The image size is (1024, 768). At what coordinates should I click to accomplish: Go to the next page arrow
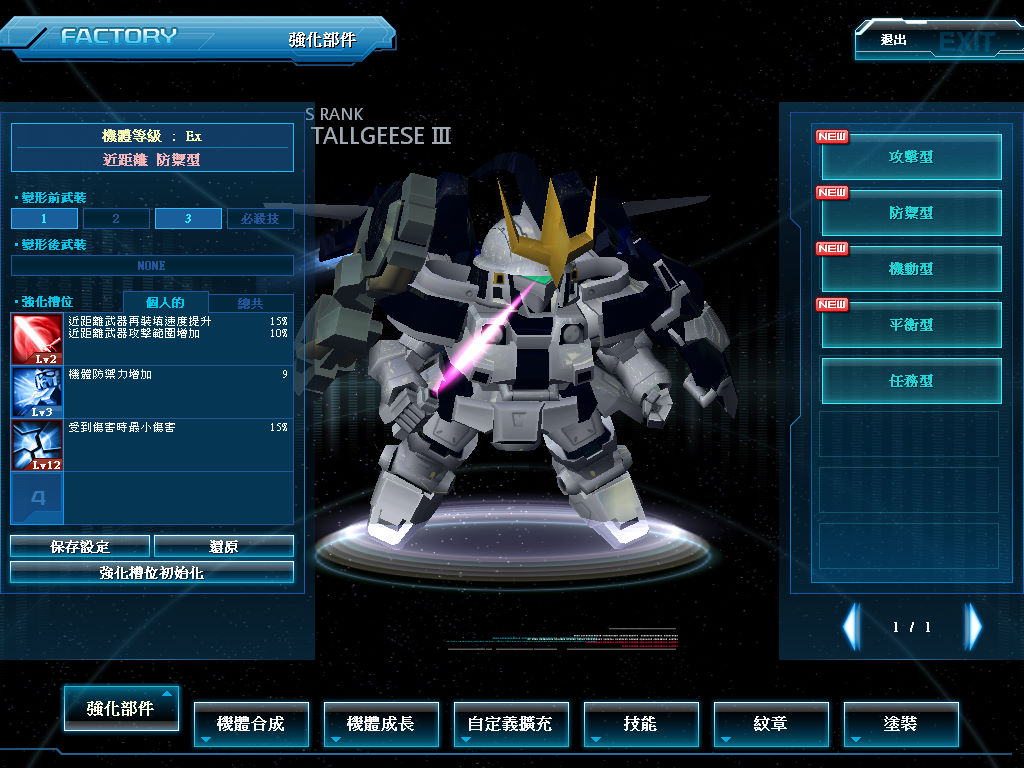tap(973, 627)
